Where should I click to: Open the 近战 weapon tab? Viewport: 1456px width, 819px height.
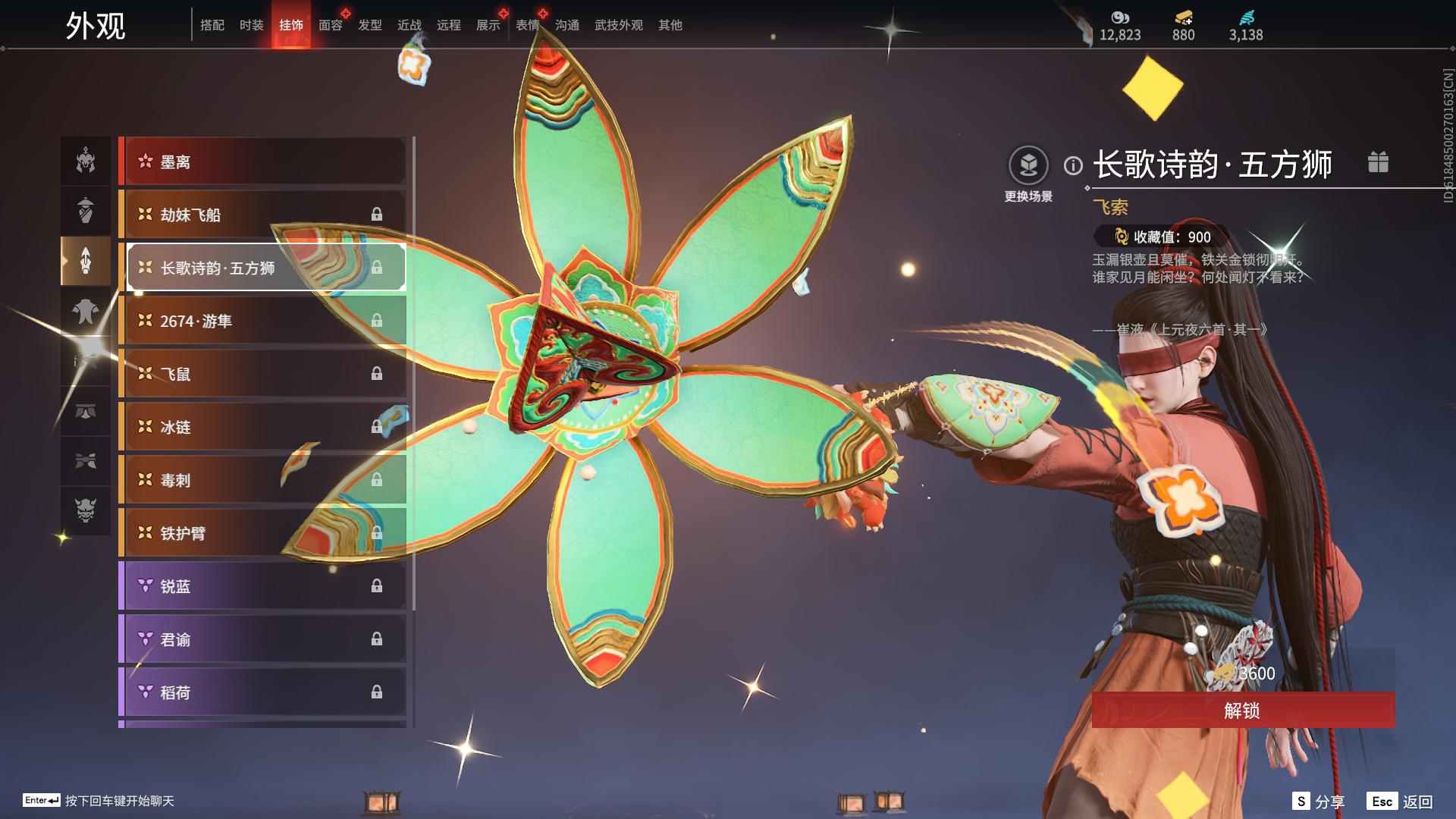coord(409,25)
